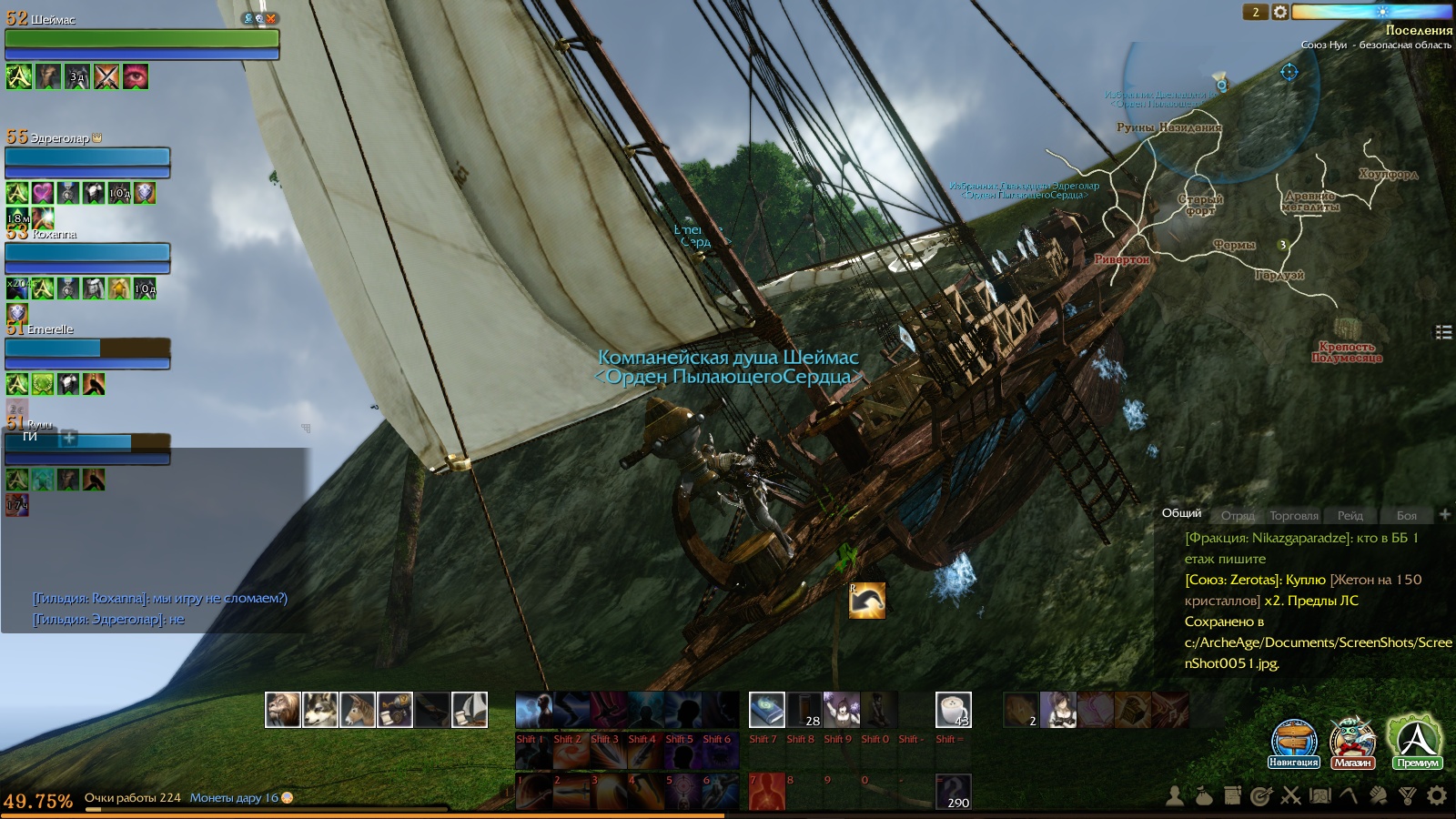Open the folded map menu icon
The image size is (1456, 819).
pyautogui.click(x=1320, y=796)
